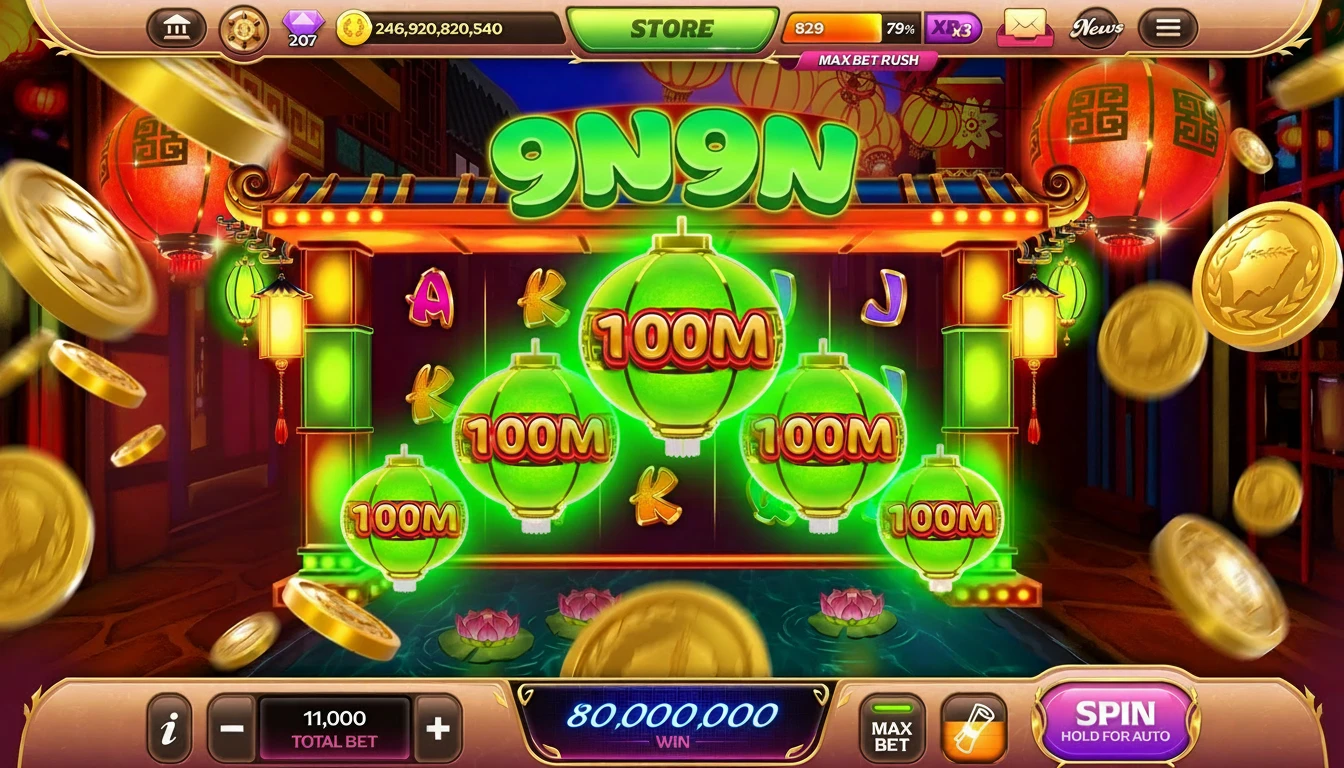Viewport: 1344px width, 768px height.
Task: Open the bonus wheel icon
Action: tap(243, 27)
